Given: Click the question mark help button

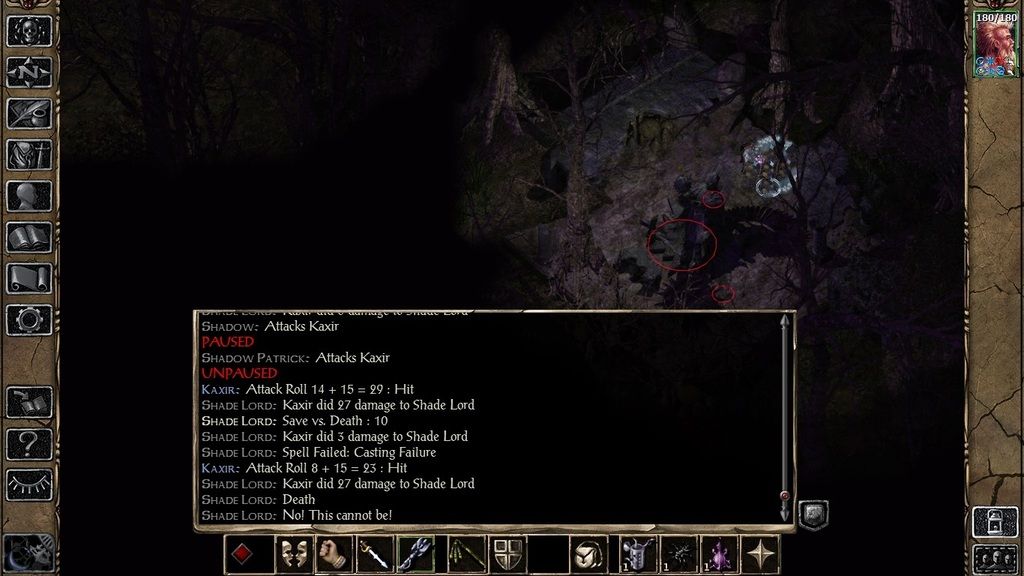Looking at the screenshot, I should 29,443.
